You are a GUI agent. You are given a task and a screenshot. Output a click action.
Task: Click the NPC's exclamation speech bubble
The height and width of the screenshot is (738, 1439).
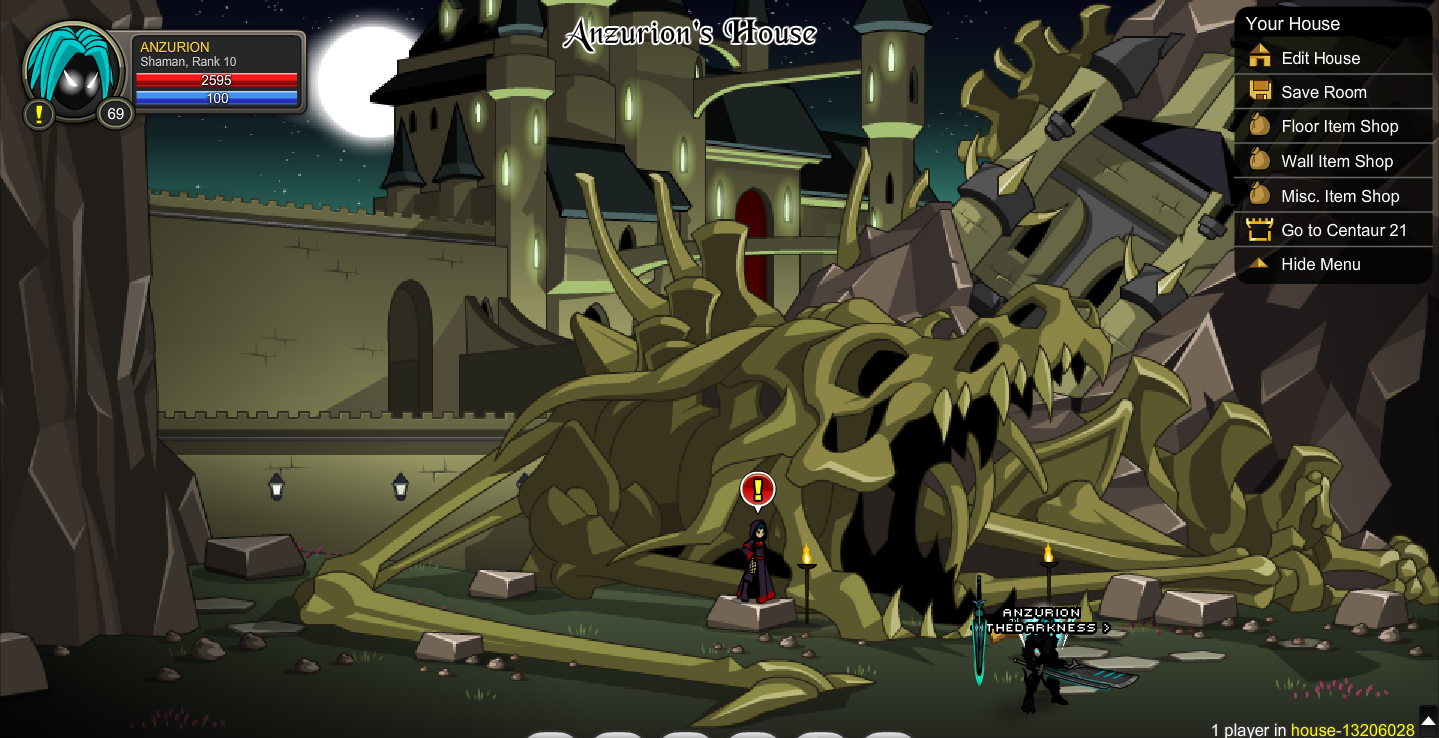click(756, 489)
